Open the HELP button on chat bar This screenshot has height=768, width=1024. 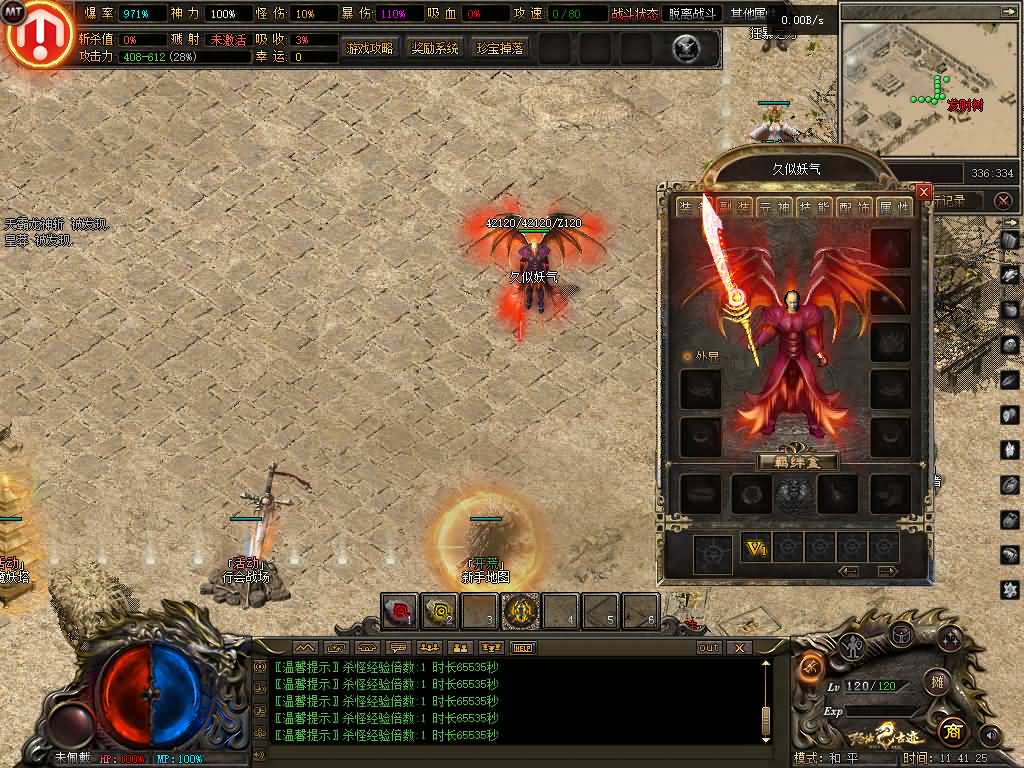(523, 648)
